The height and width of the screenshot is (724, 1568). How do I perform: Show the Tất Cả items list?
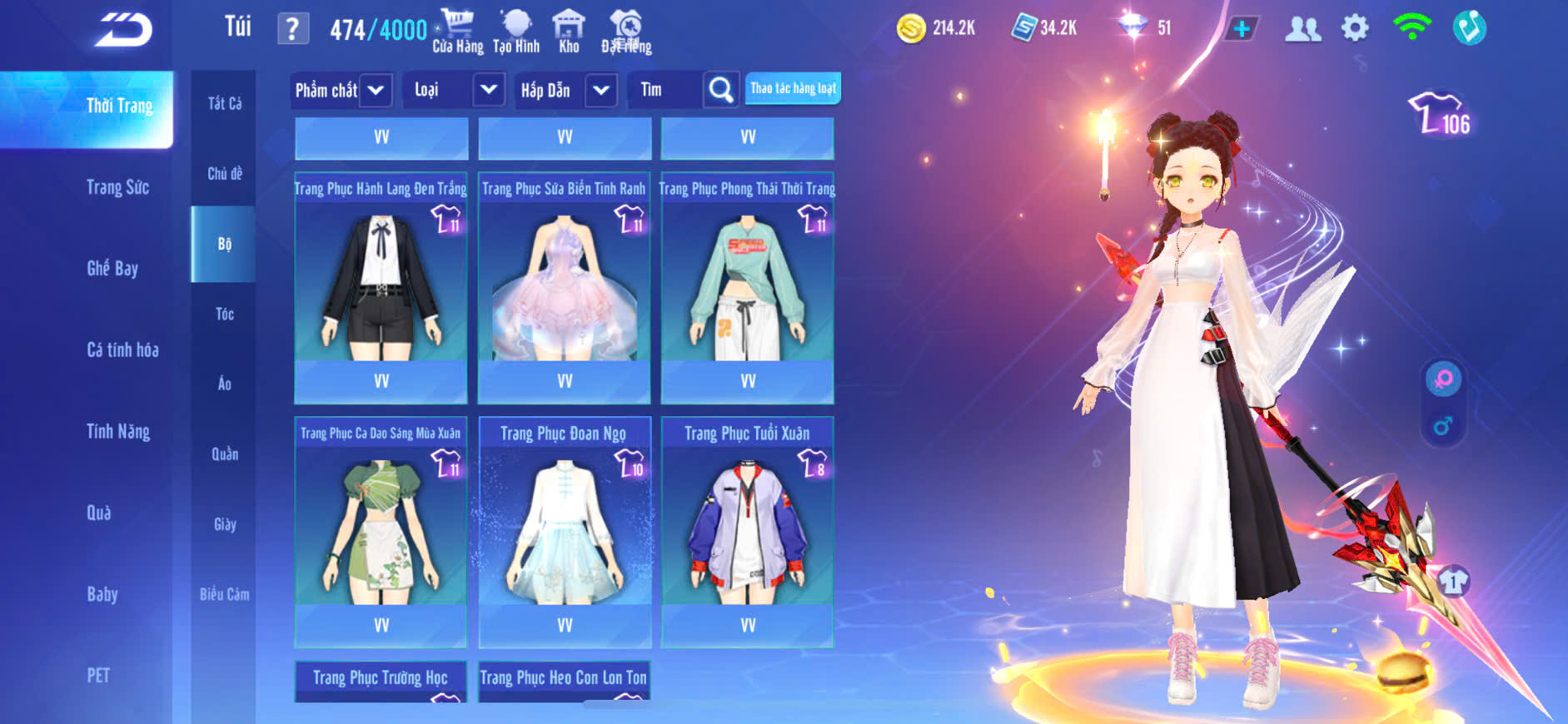[224, 103]
